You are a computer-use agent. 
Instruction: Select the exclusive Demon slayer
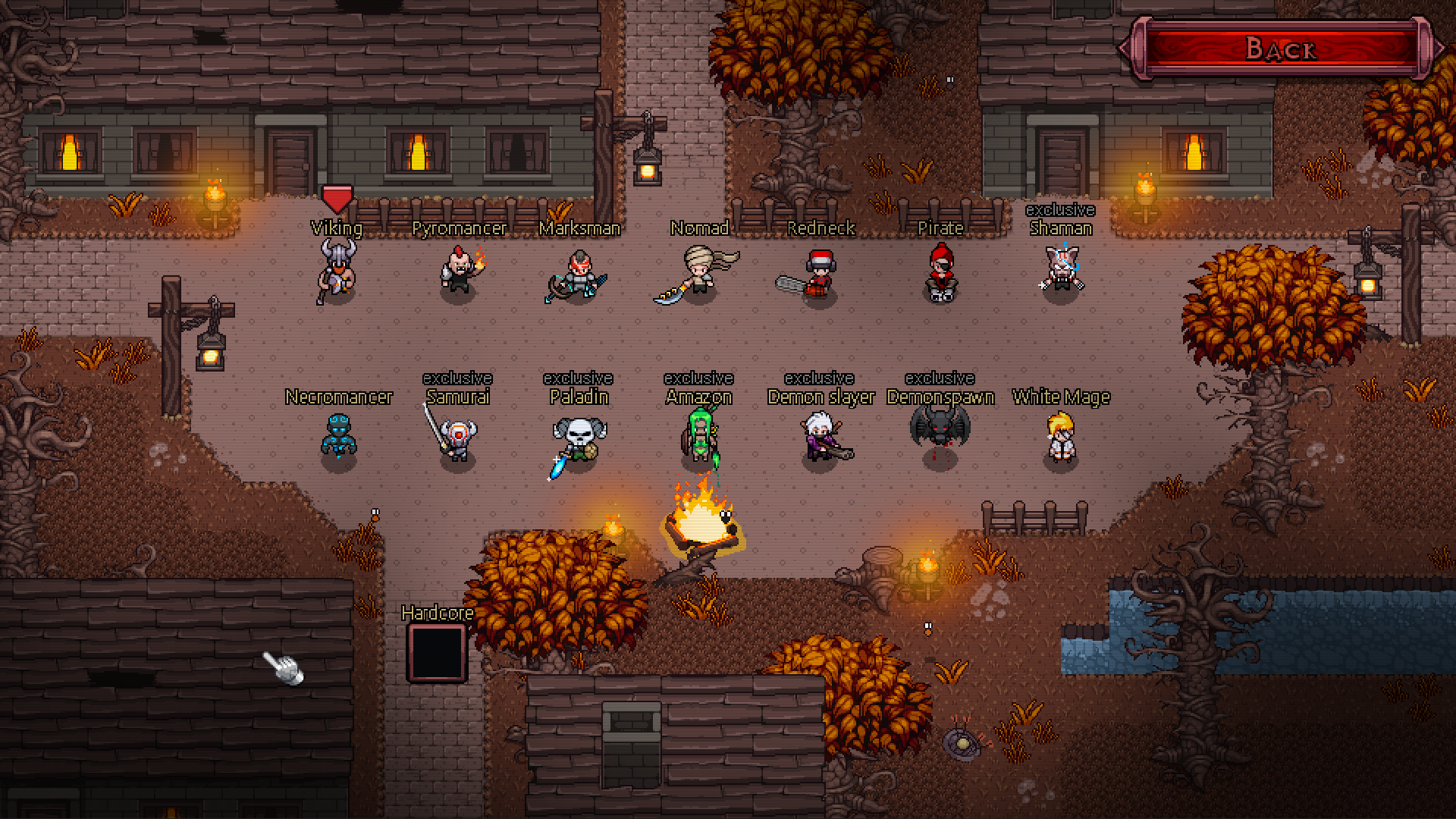(x=821, y=438)
